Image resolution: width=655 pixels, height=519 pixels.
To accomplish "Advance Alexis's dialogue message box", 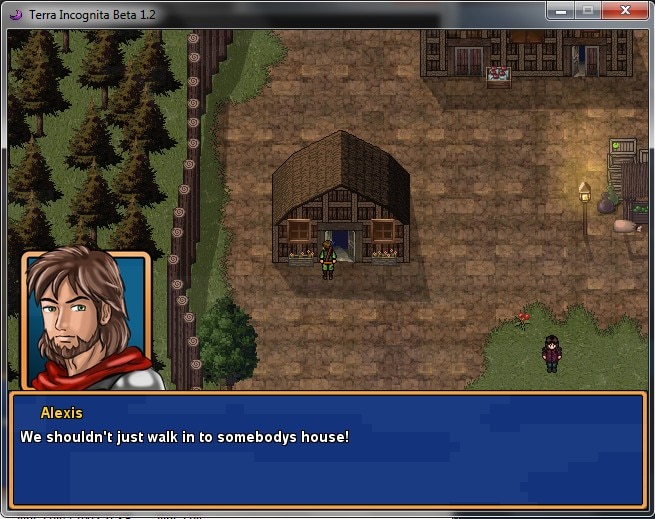I will (x=327, y=449).
